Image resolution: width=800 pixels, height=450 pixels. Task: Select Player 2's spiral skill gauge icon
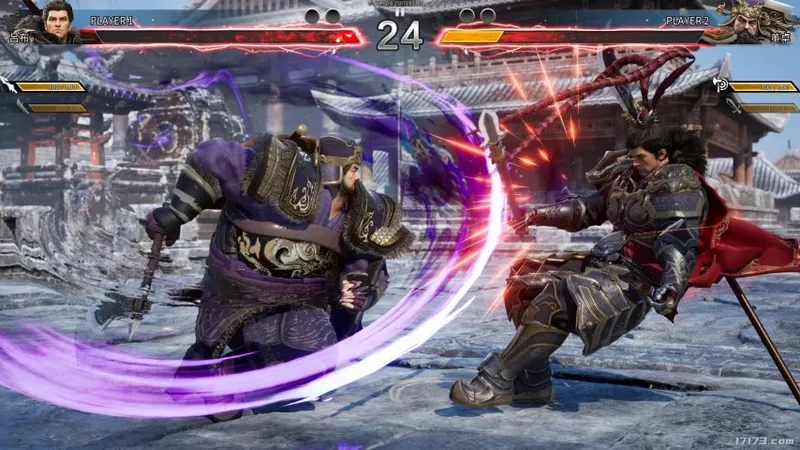point(721,86)
